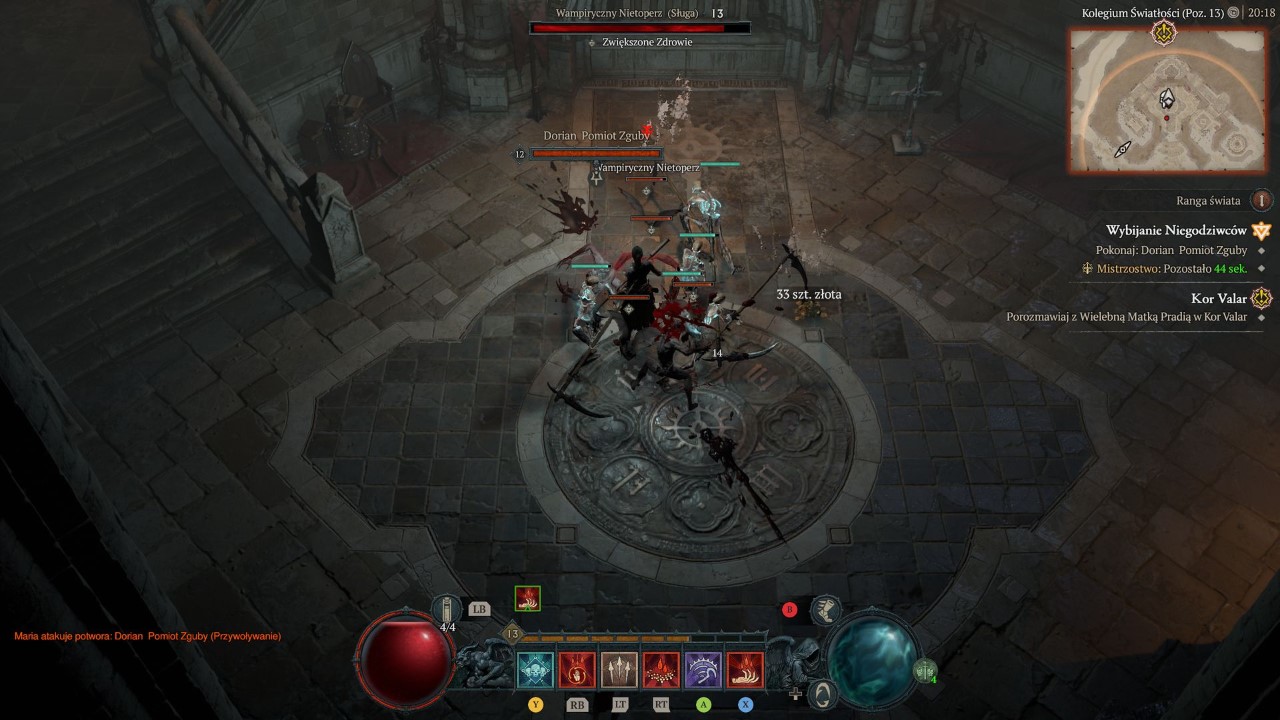Use the Bone Splinters skill on LT
The height and width of the screenshot is (720, 1280).
(x=617, y=669)
